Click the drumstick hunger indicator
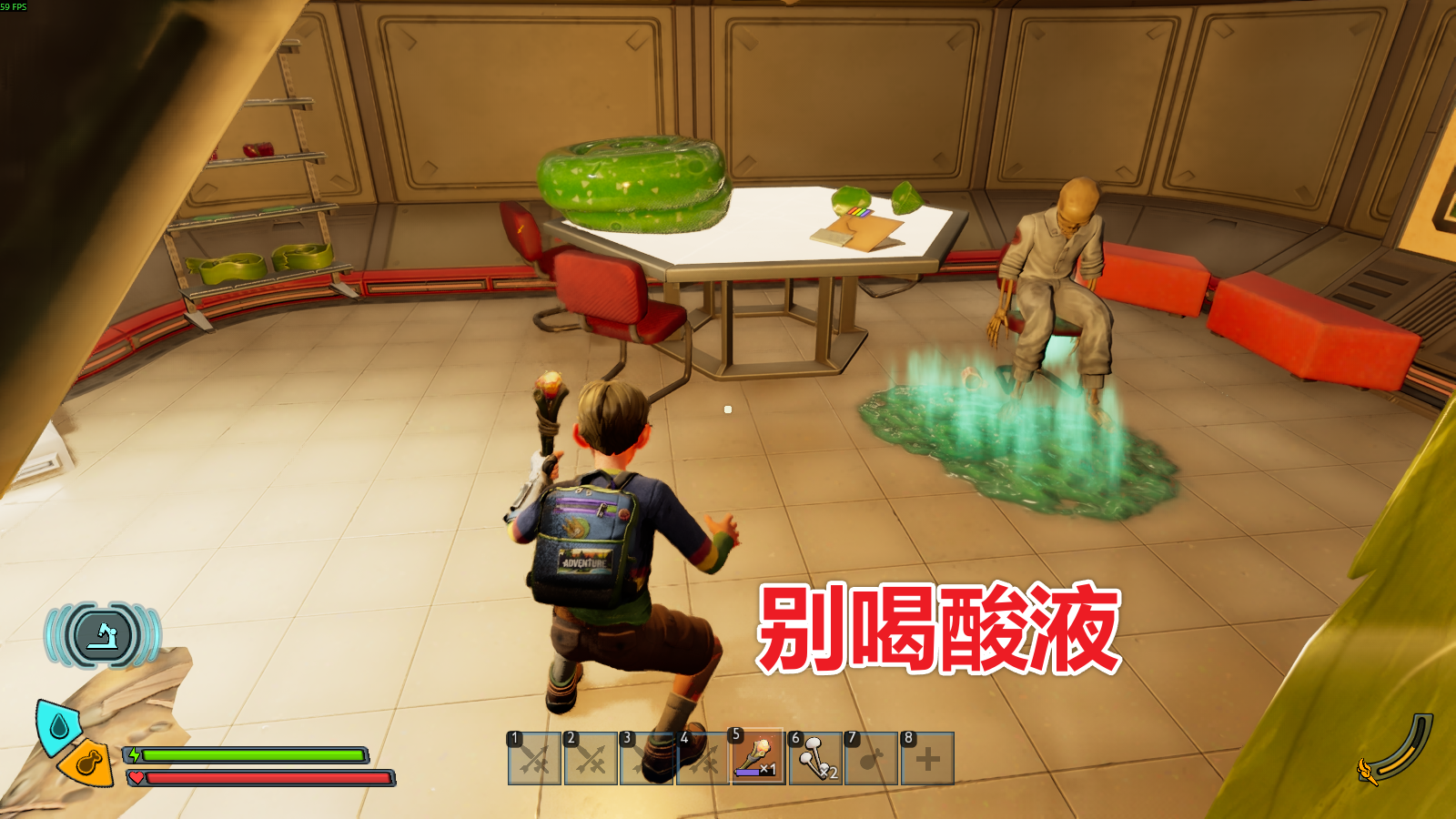Screen dimensions: 1456x819 coord(87,767)
